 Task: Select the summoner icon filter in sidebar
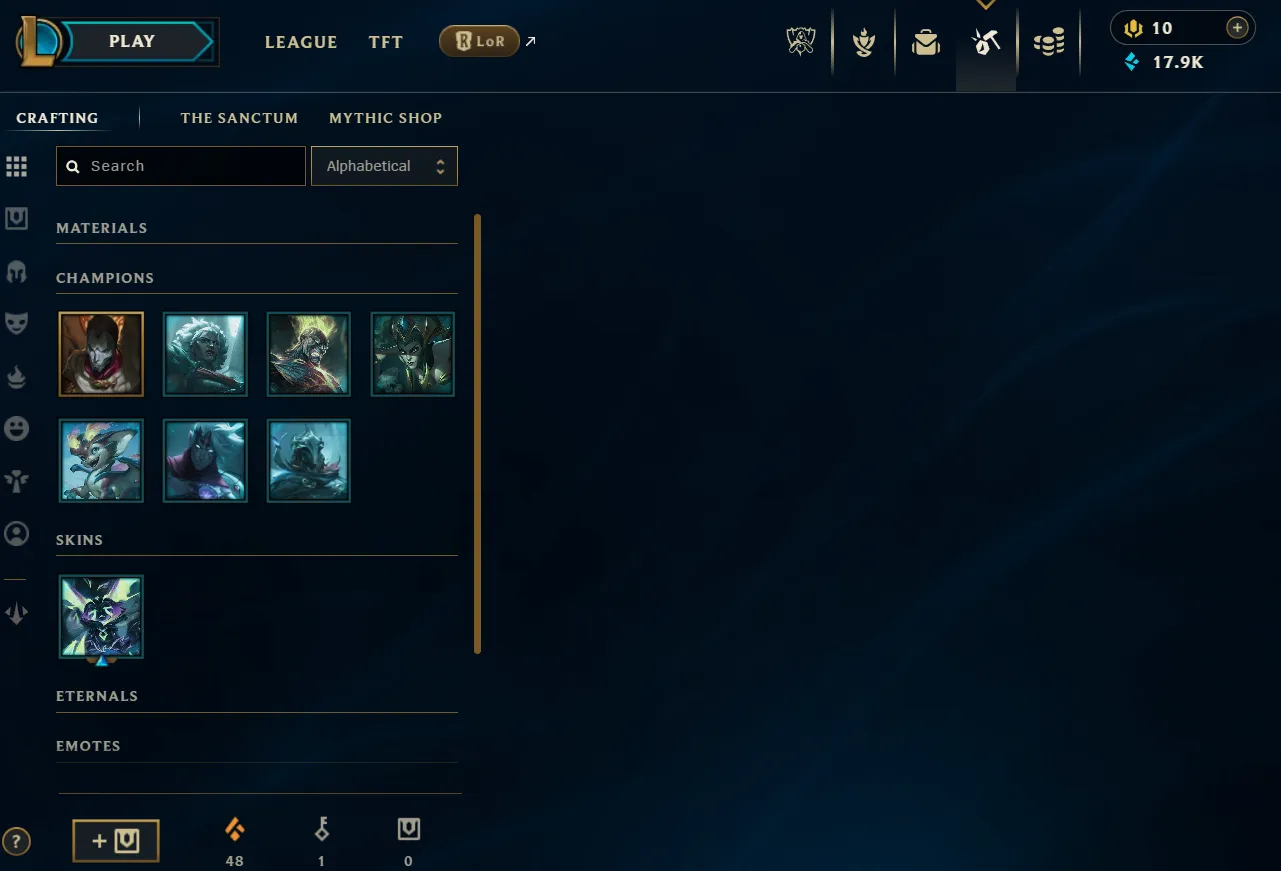(17, 534)
